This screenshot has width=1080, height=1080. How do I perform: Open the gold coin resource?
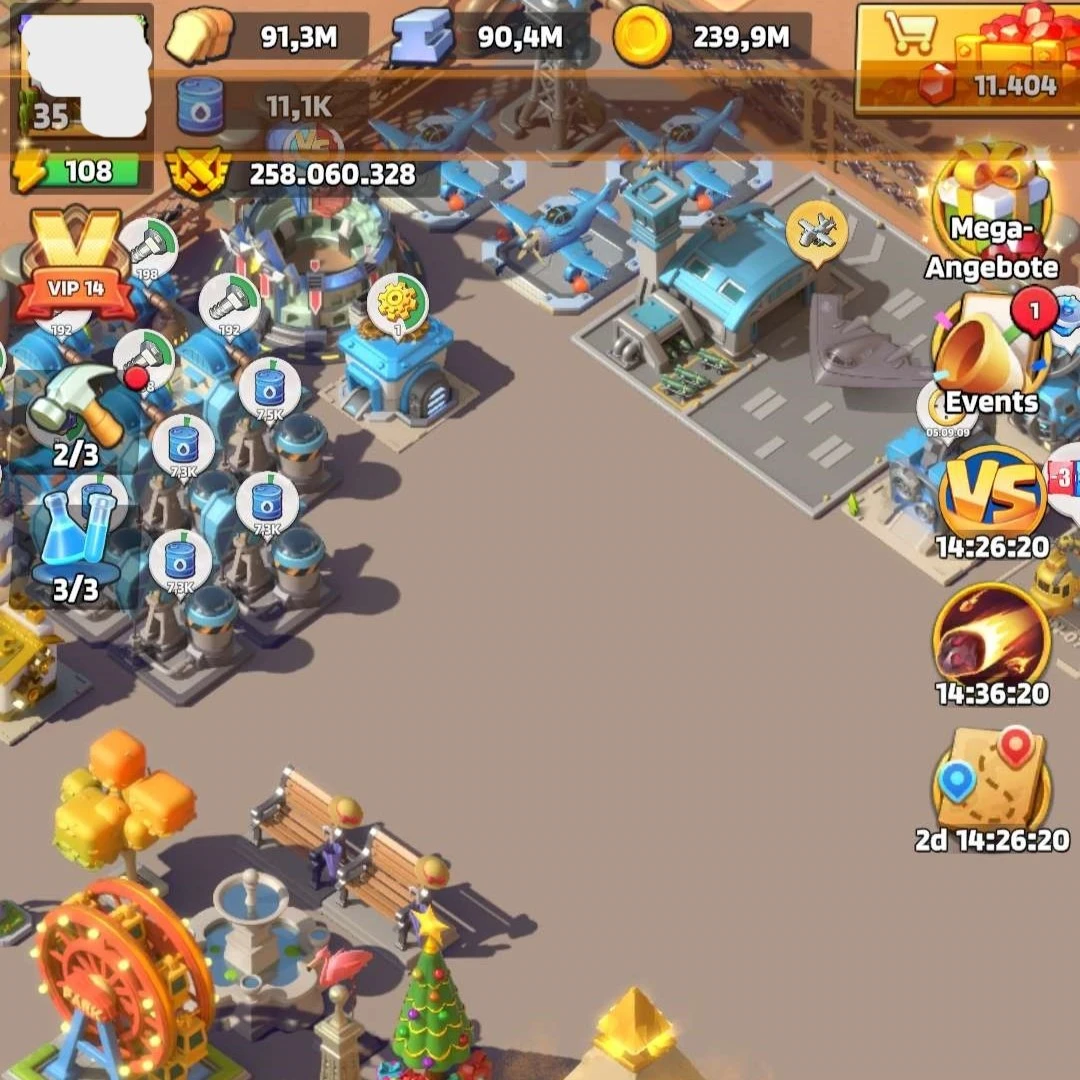(641, 38)
